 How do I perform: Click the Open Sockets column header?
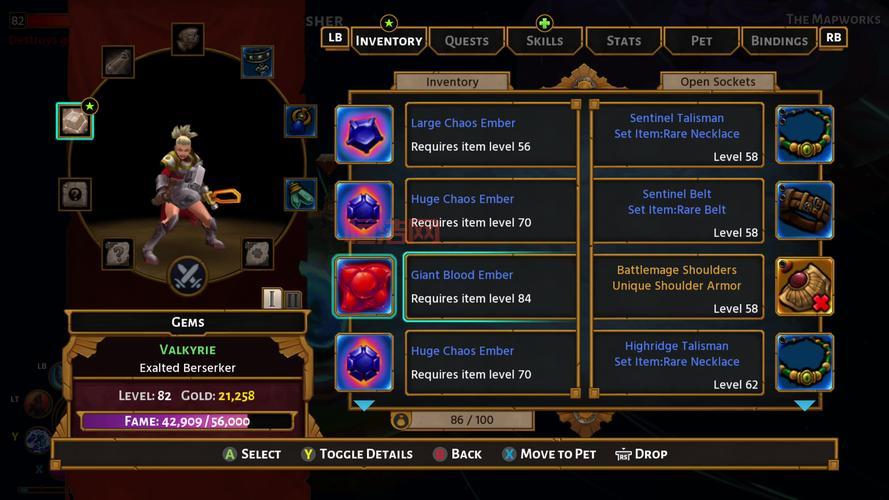[717, 82]
